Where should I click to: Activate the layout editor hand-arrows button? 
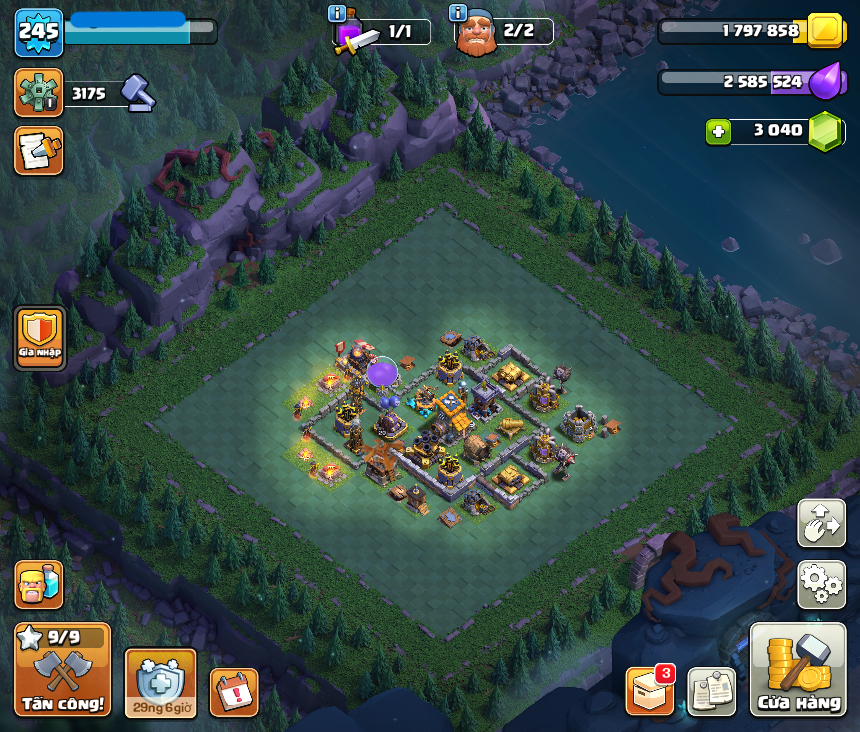(821, 522)
